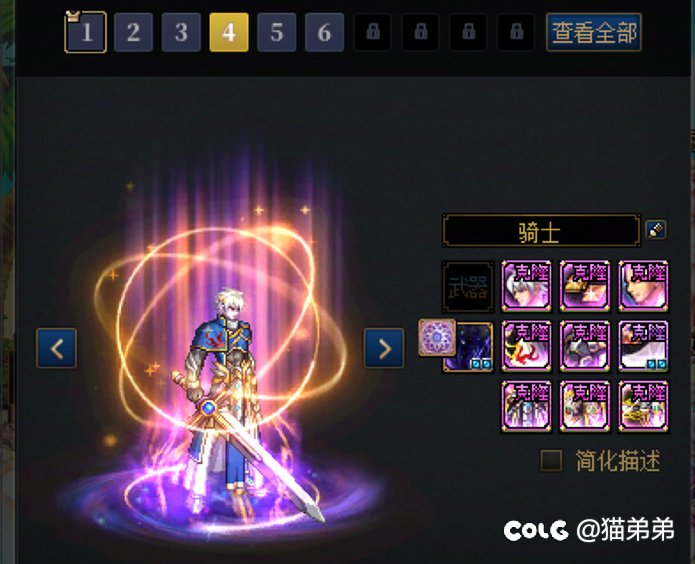Click the round purple emblem icon
Viewport: 695px width, 564px height.
(x=437, y=338)
